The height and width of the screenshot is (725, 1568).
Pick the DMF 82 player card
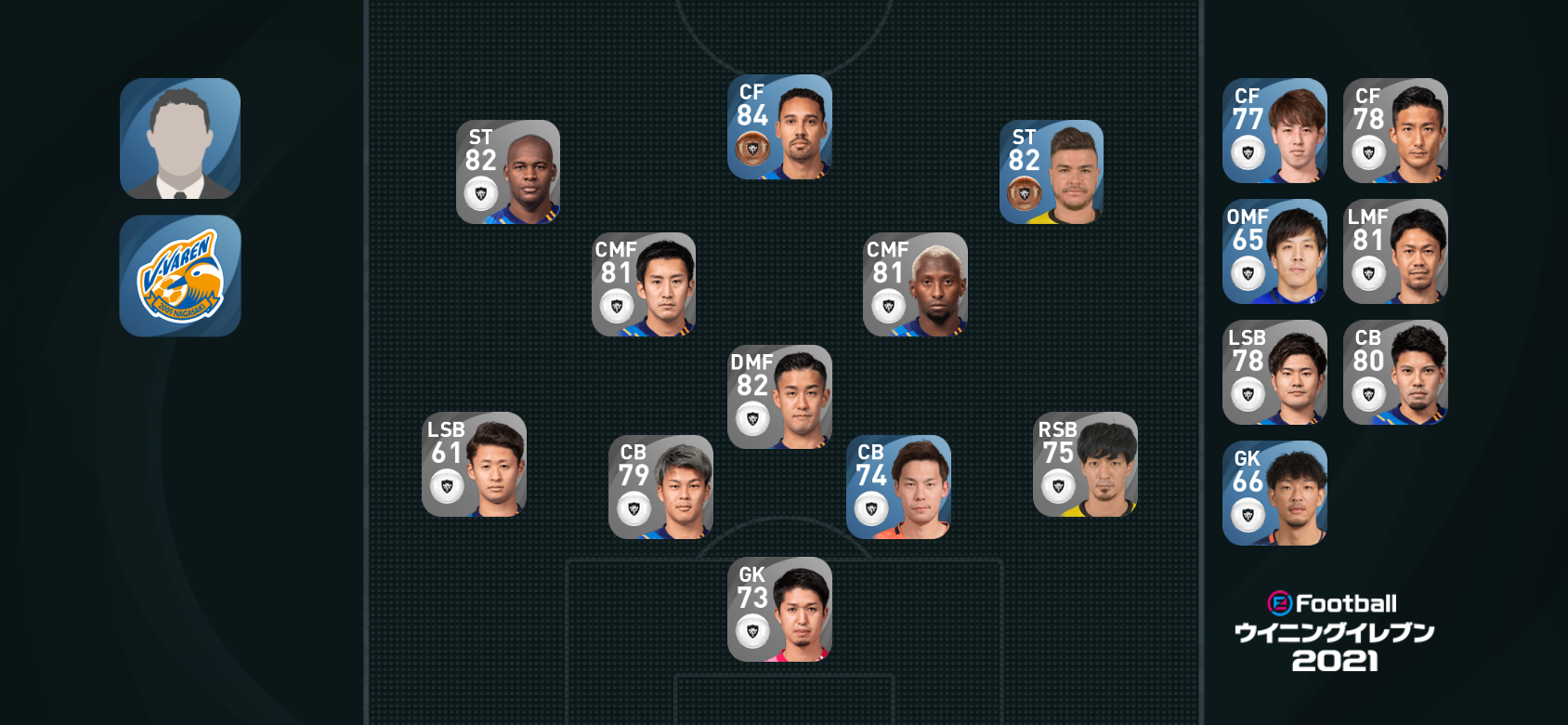(779, 397)
